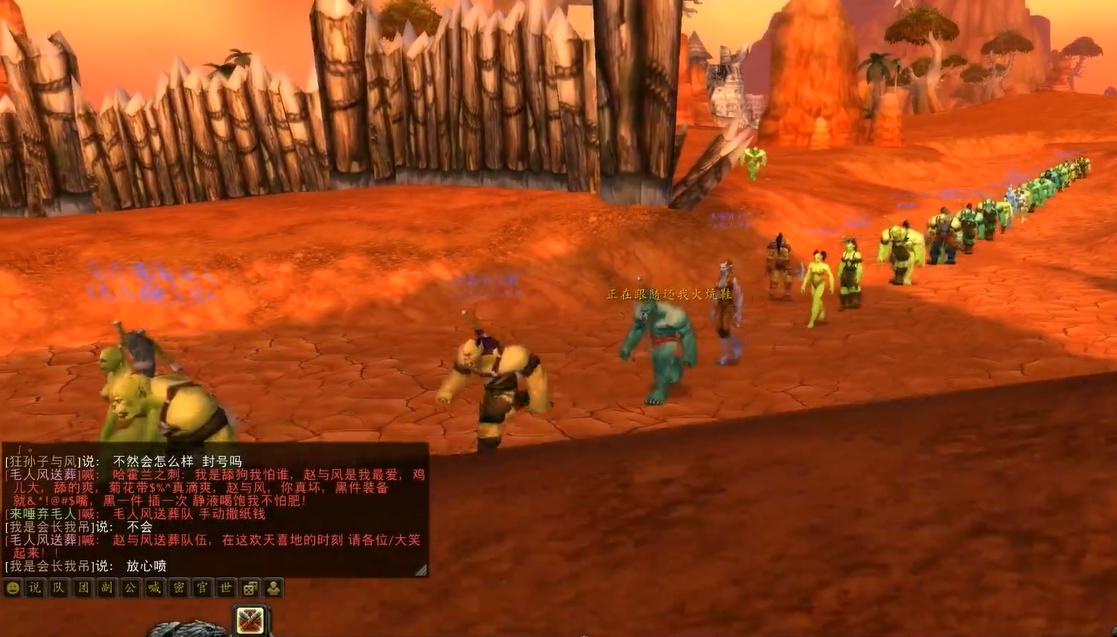Click player name 狂孙子与风 in chat

coord(42,462)
